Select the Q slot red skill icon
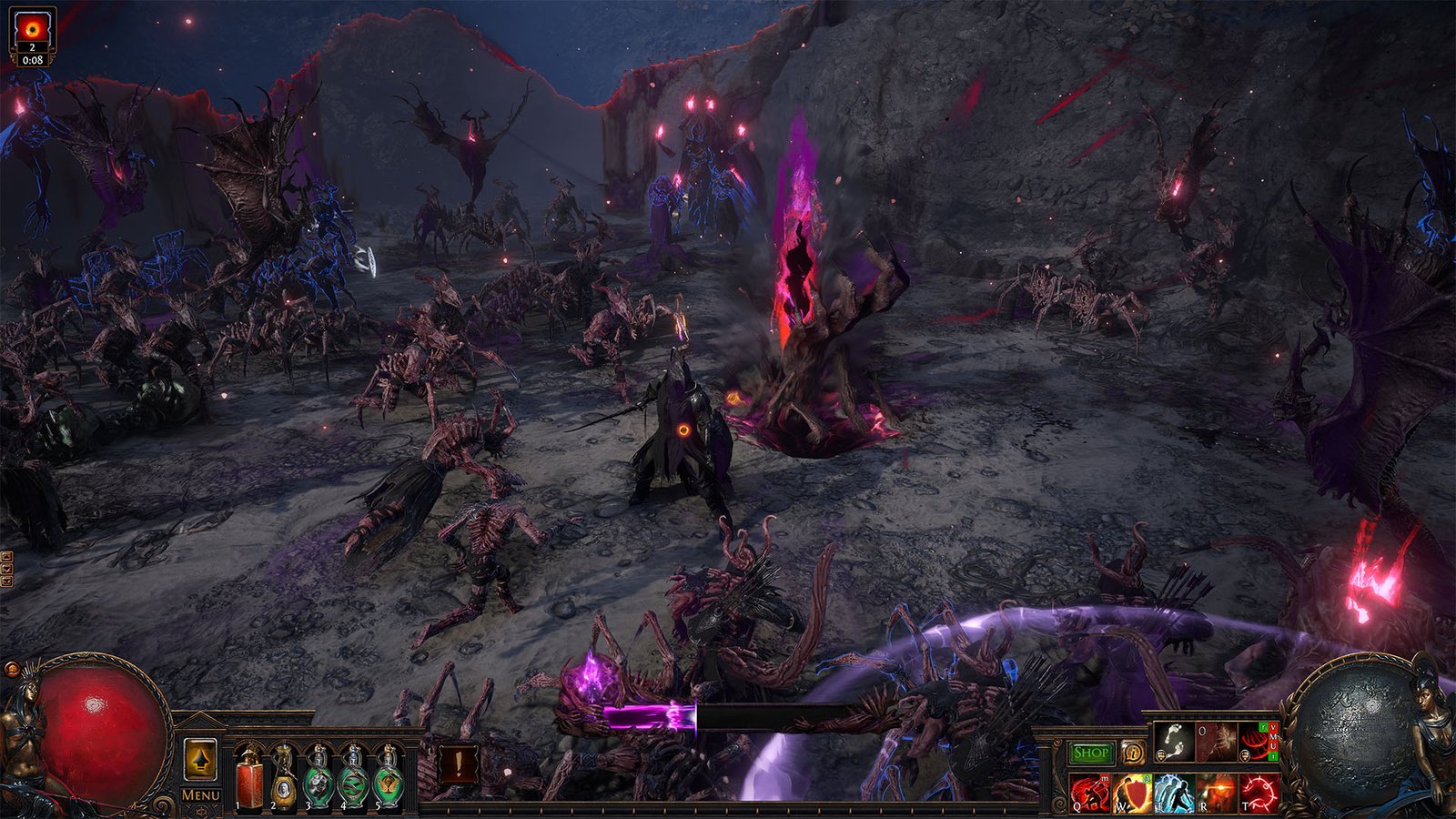1456x819 pixels. coord(1090,792)
